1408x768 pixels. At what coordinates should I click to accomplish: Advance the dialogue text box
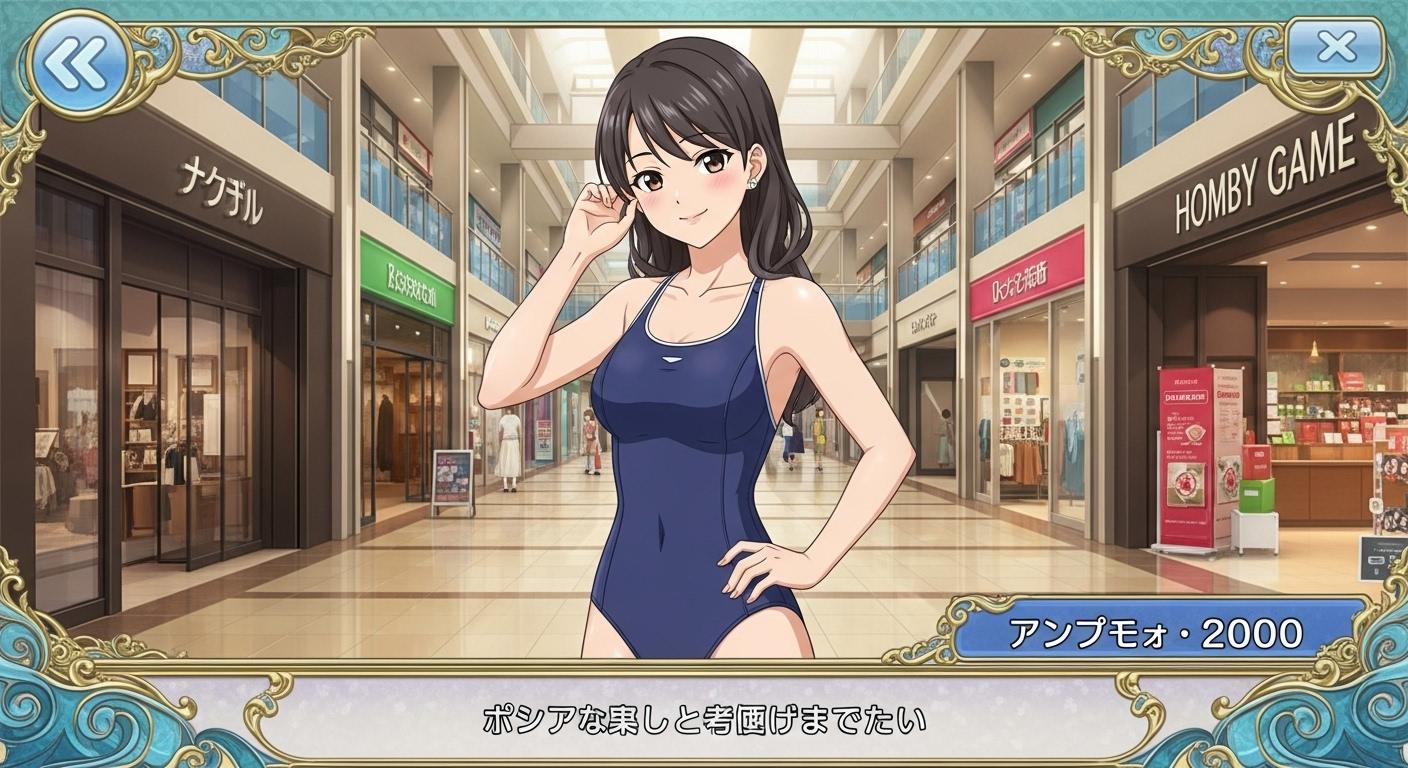pyautogui.click(x=704, y=718)
